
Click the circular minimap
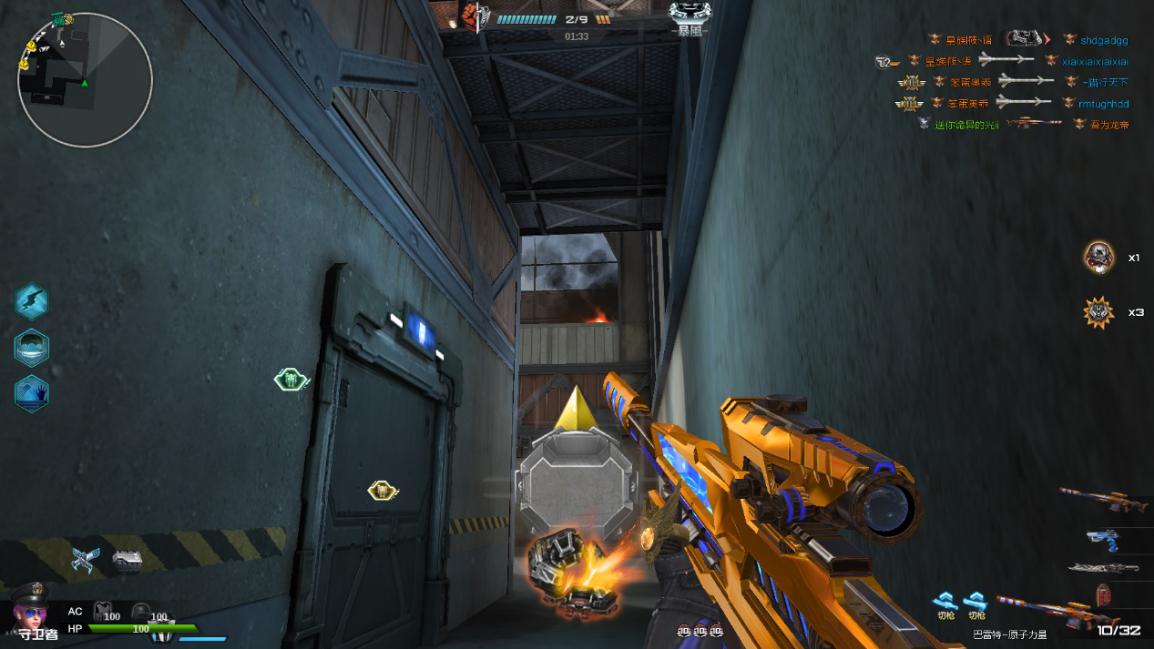pos(85,80)
